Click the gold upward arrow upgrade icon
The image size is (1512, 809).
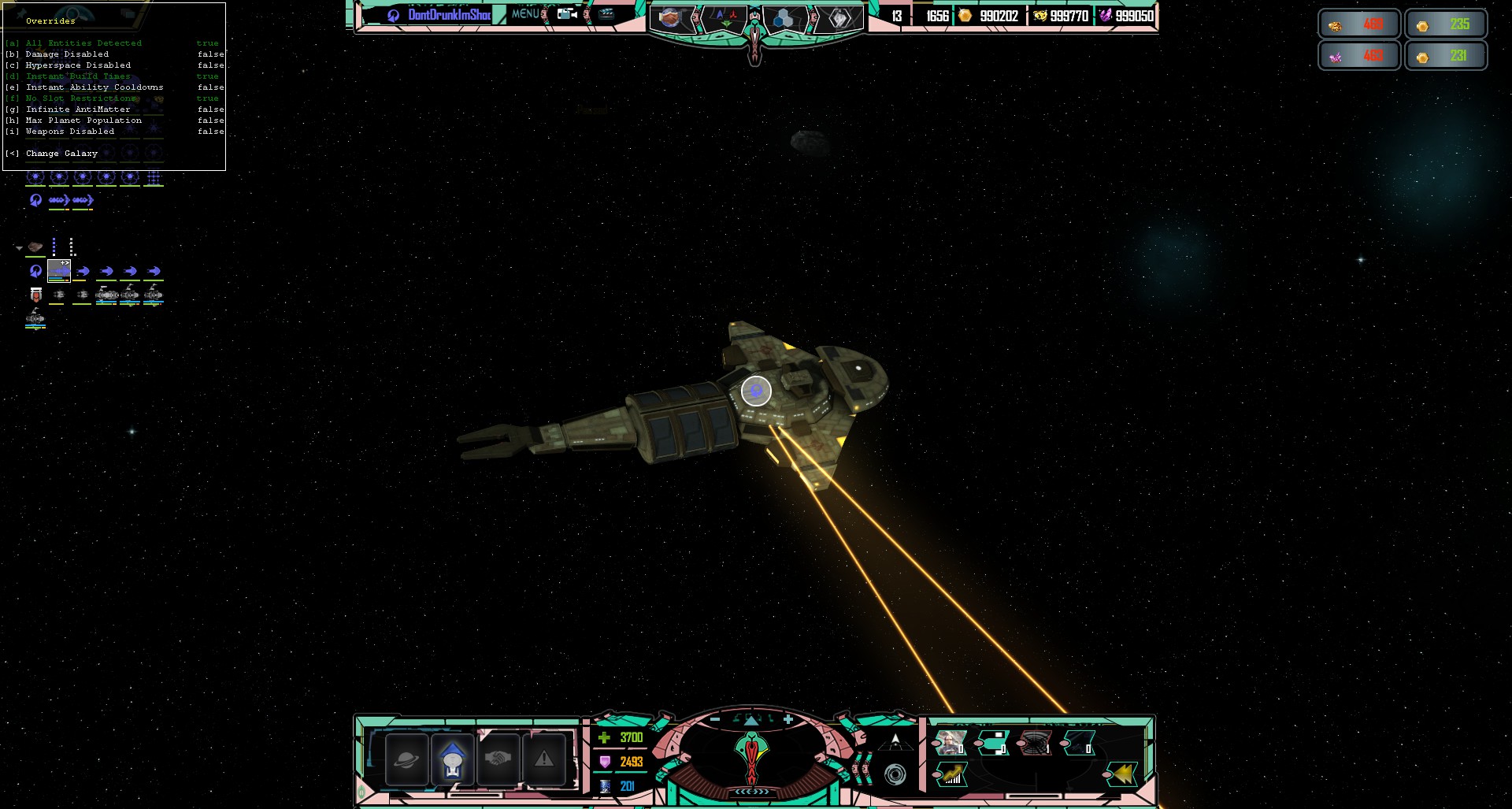951,774
